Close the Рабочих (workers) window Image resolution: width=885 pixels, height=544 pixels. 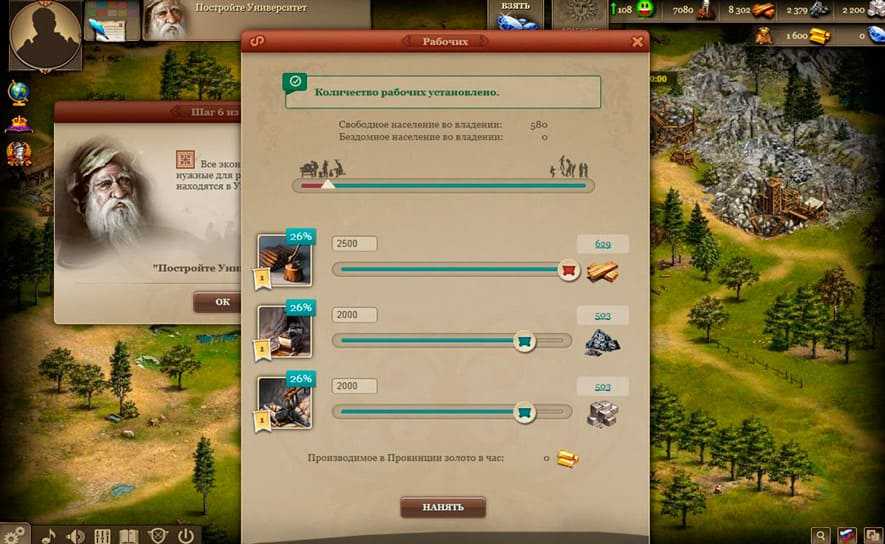pos(637,42)
